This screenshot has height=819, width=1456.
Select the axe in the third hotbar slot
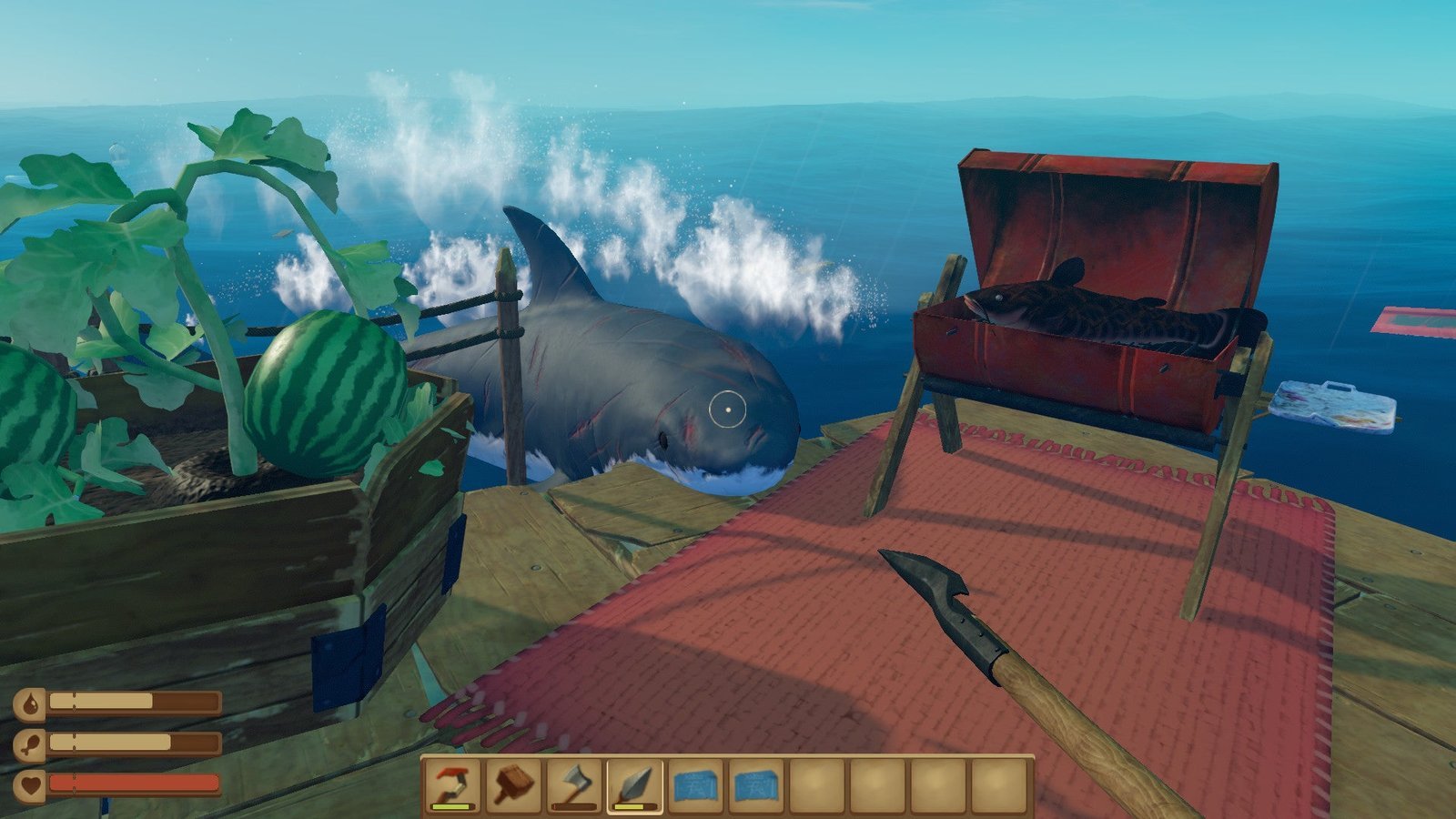[575, 784]
